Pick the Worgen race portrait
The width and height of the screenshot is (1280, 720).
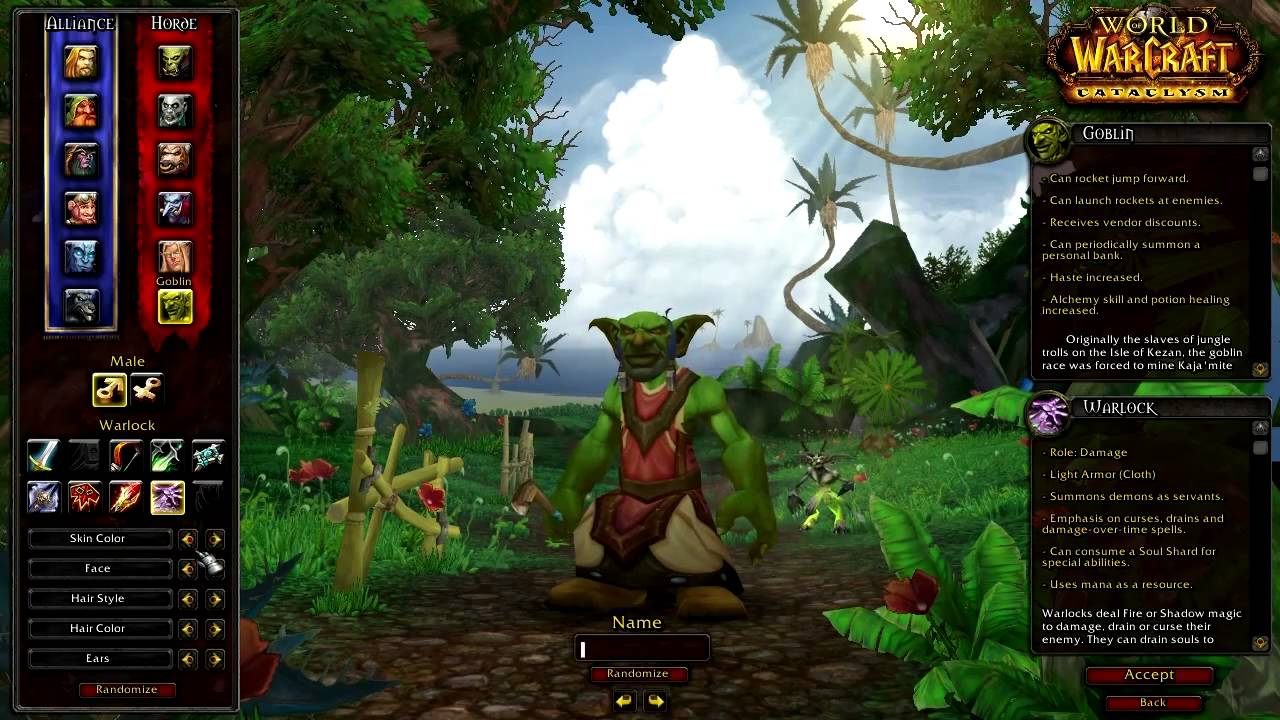point(81,306)
